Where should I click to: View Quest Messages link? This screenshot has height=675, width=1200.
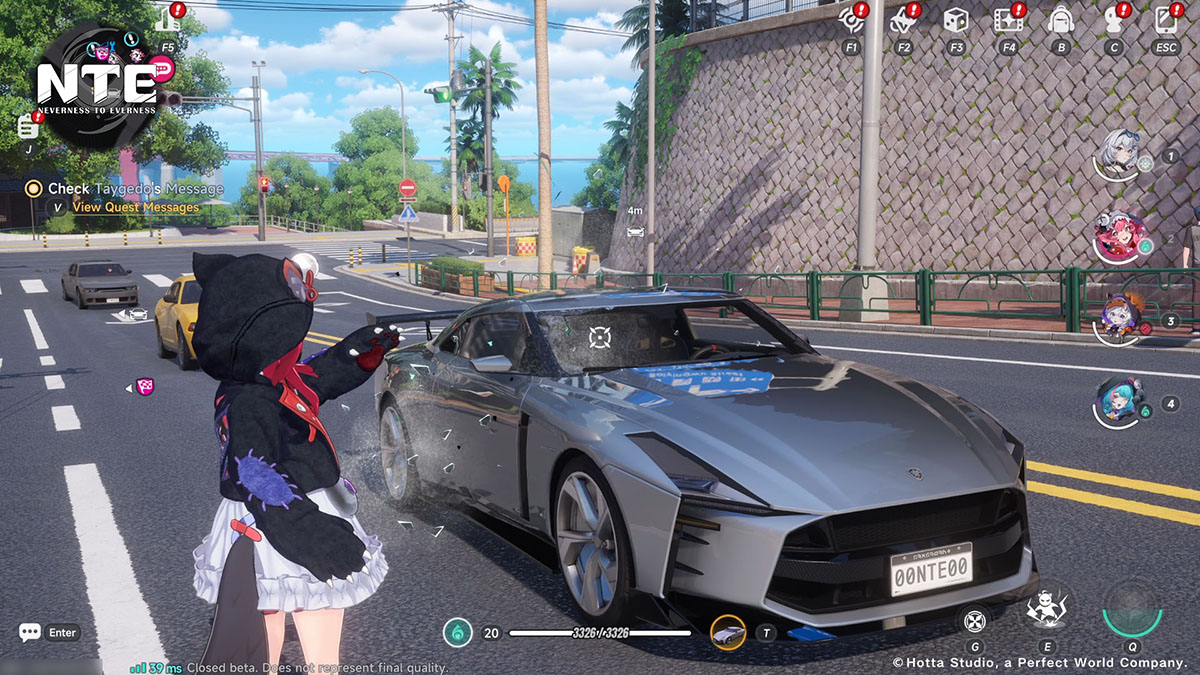click(x=136, y=207)
